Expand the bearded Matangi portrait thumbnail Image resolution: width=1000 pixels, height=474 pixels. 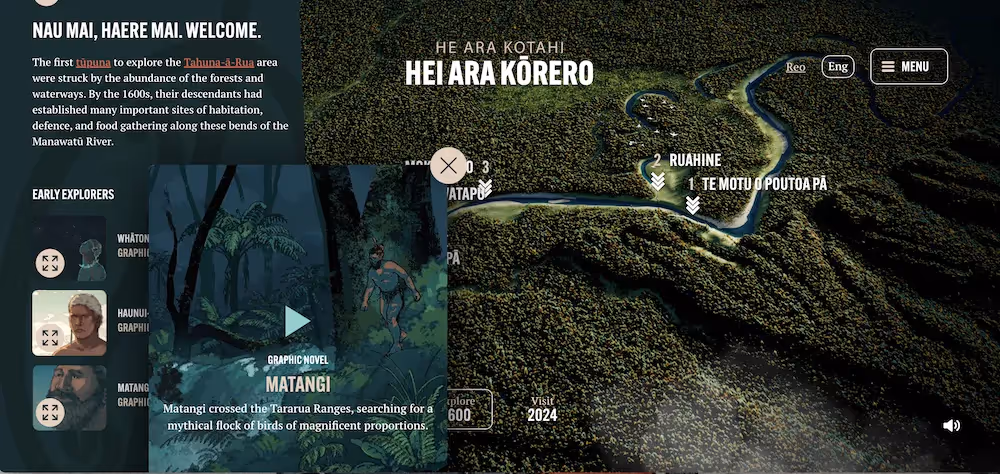point(50,412)
